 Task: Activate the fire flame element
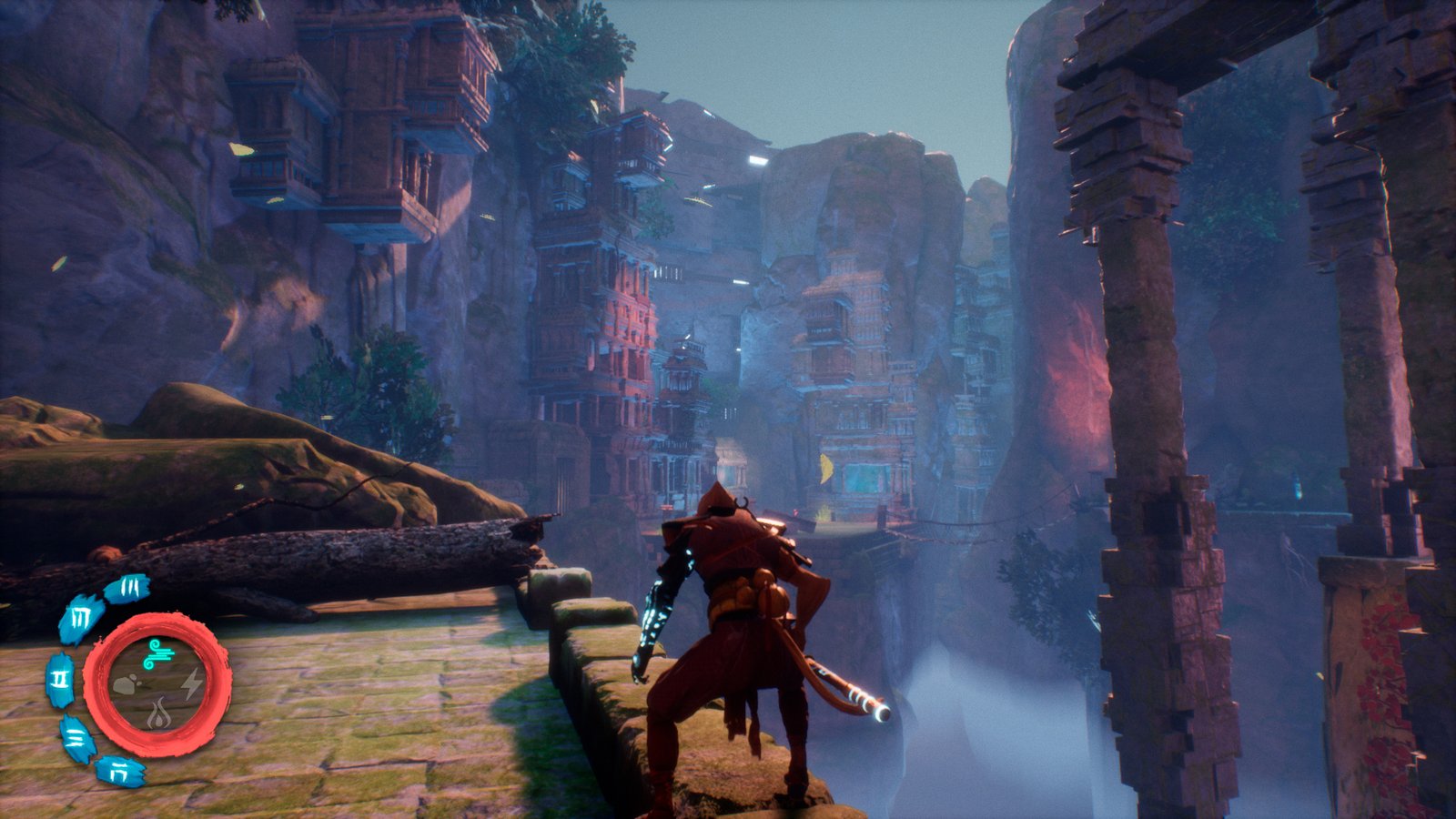point(158,713)
